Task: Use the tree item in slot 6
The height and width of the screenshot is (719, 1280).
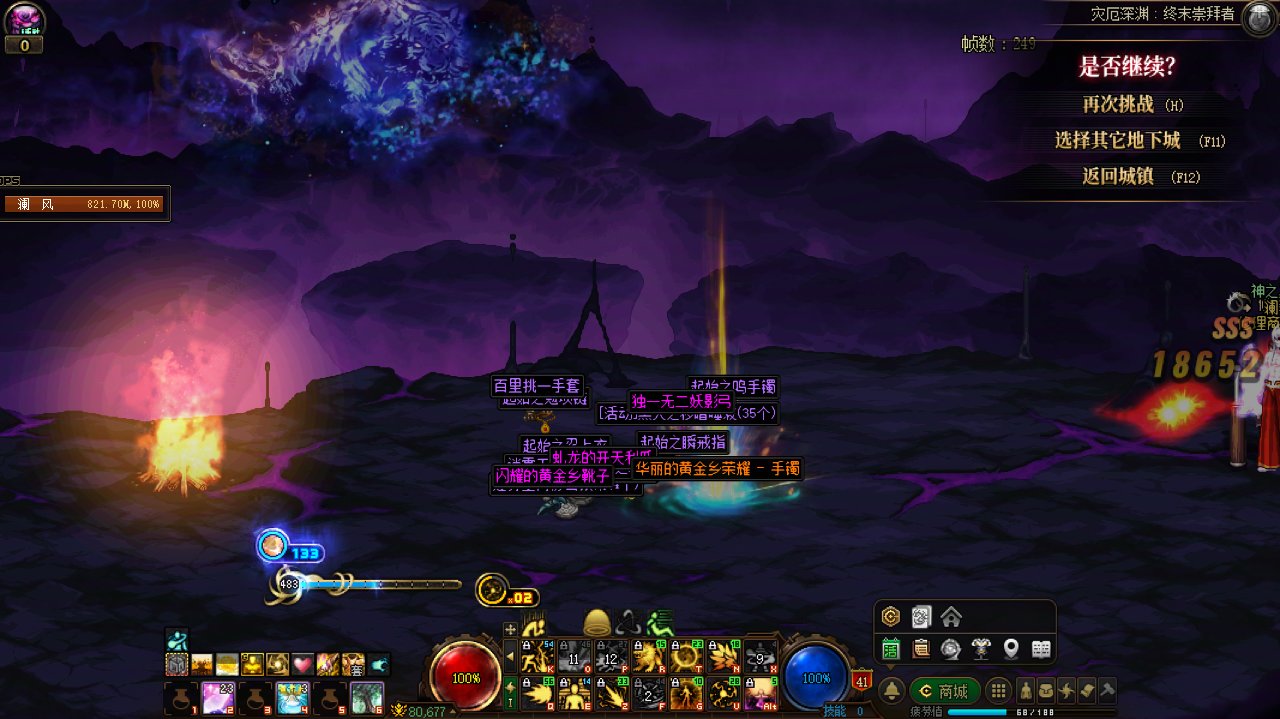Action: click(367, 697)
